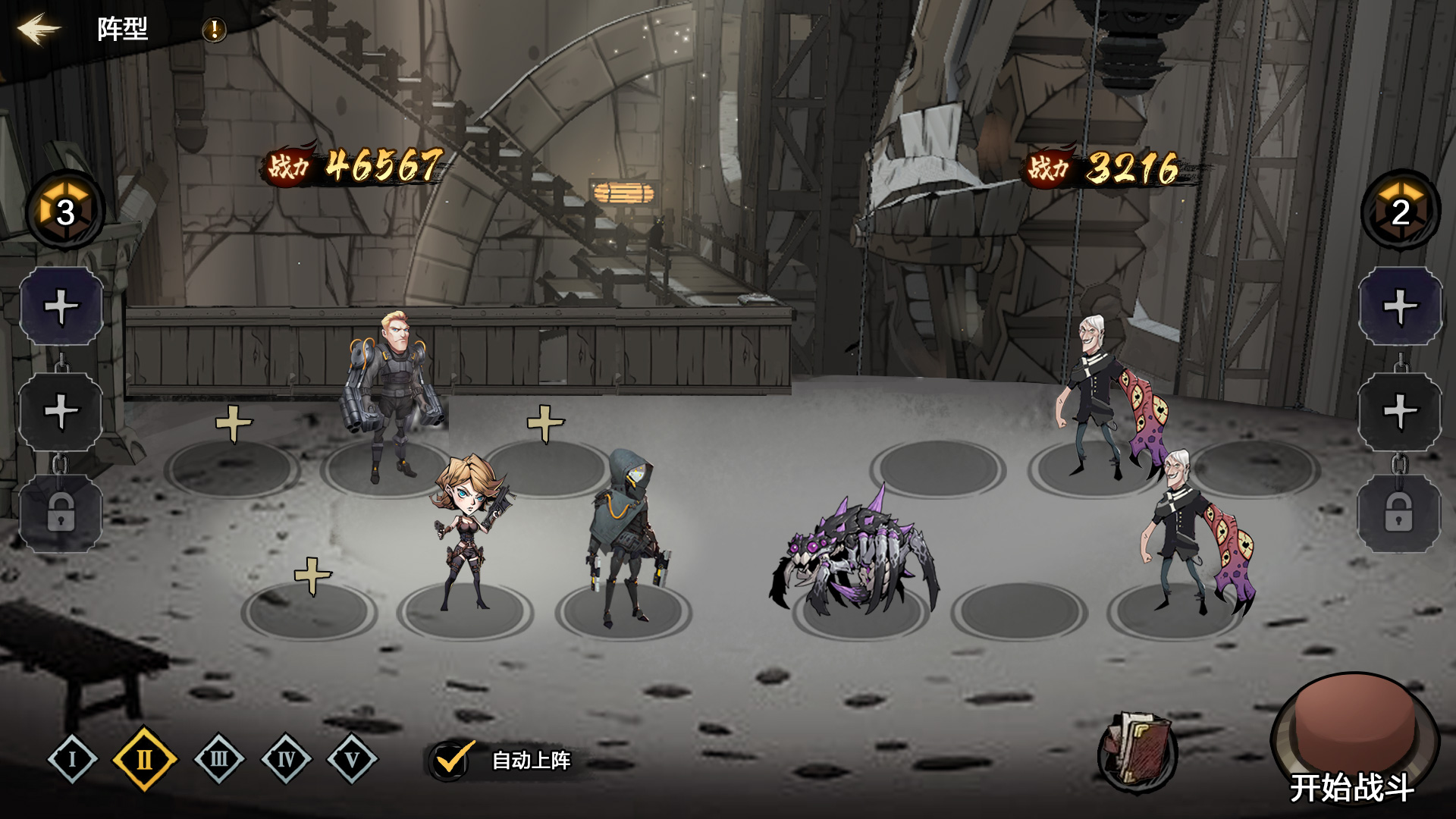Click the locked slot on left side
The image size is (1456, 819).
pos(61,513)
